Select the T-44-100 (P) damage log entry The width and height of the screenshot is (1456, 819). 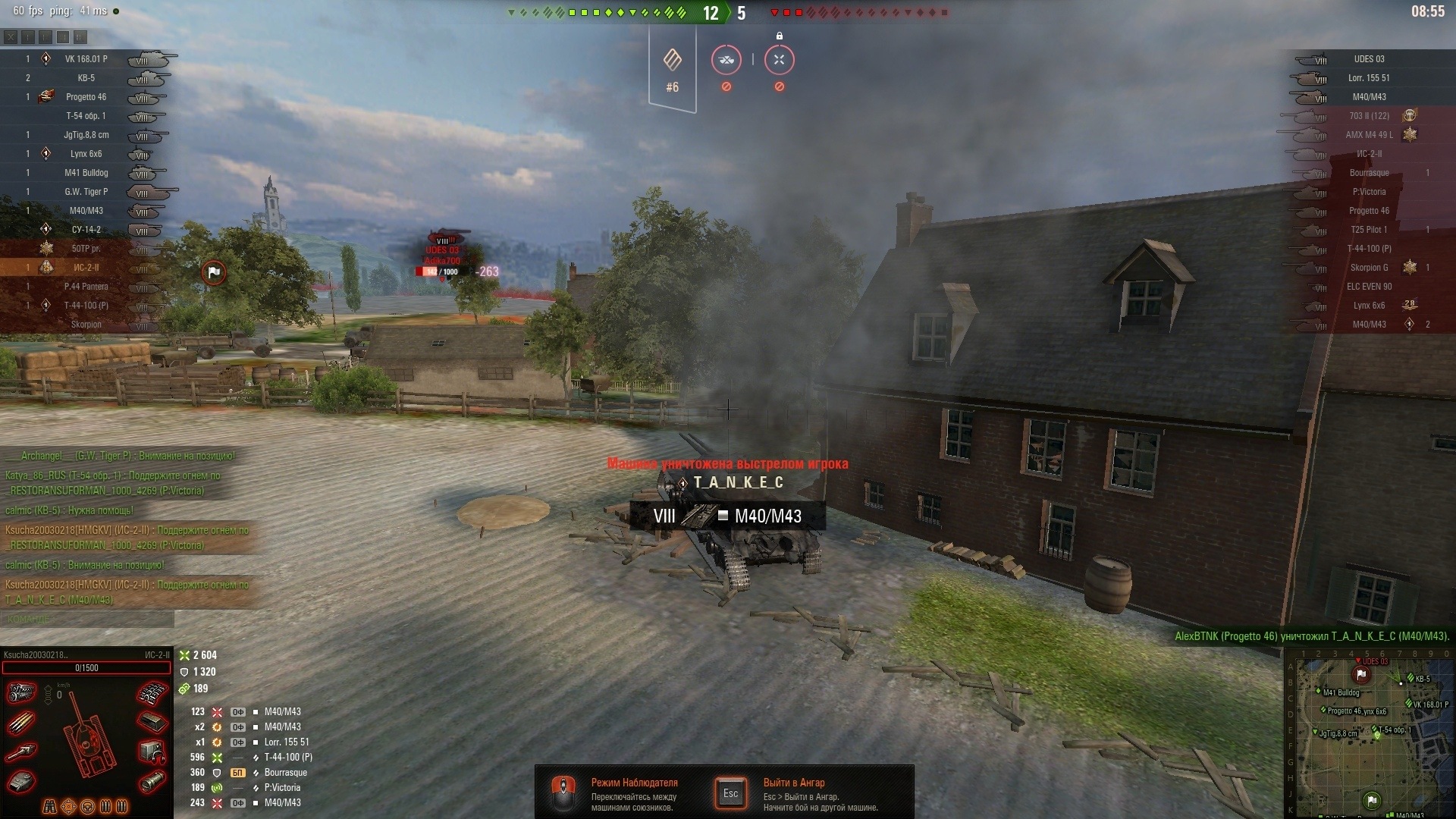pos(288,758)
